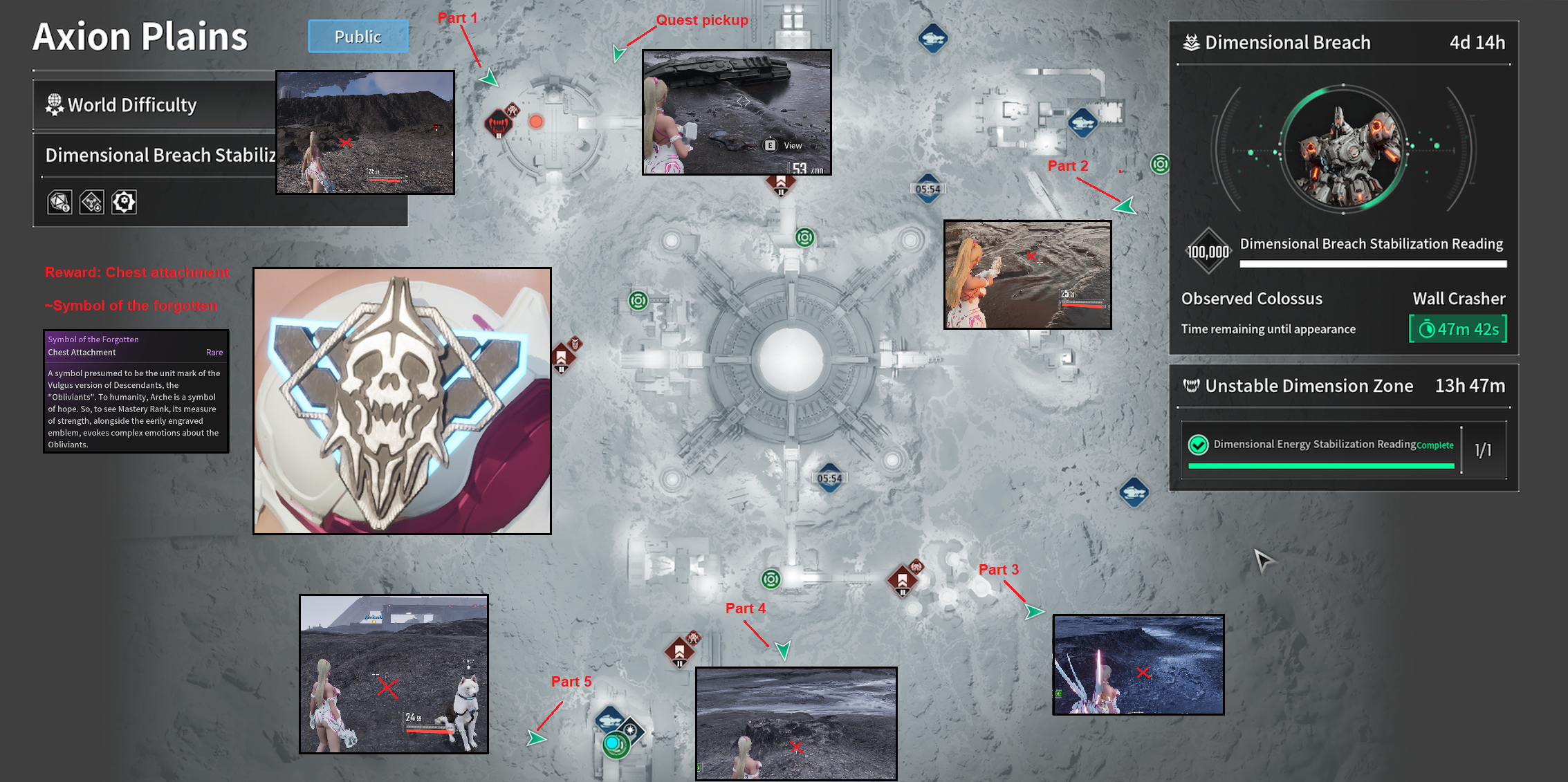Screen dimensions: 1568x782
Task: Click the red fanged-jaw map marker
Action: point(497,124)
